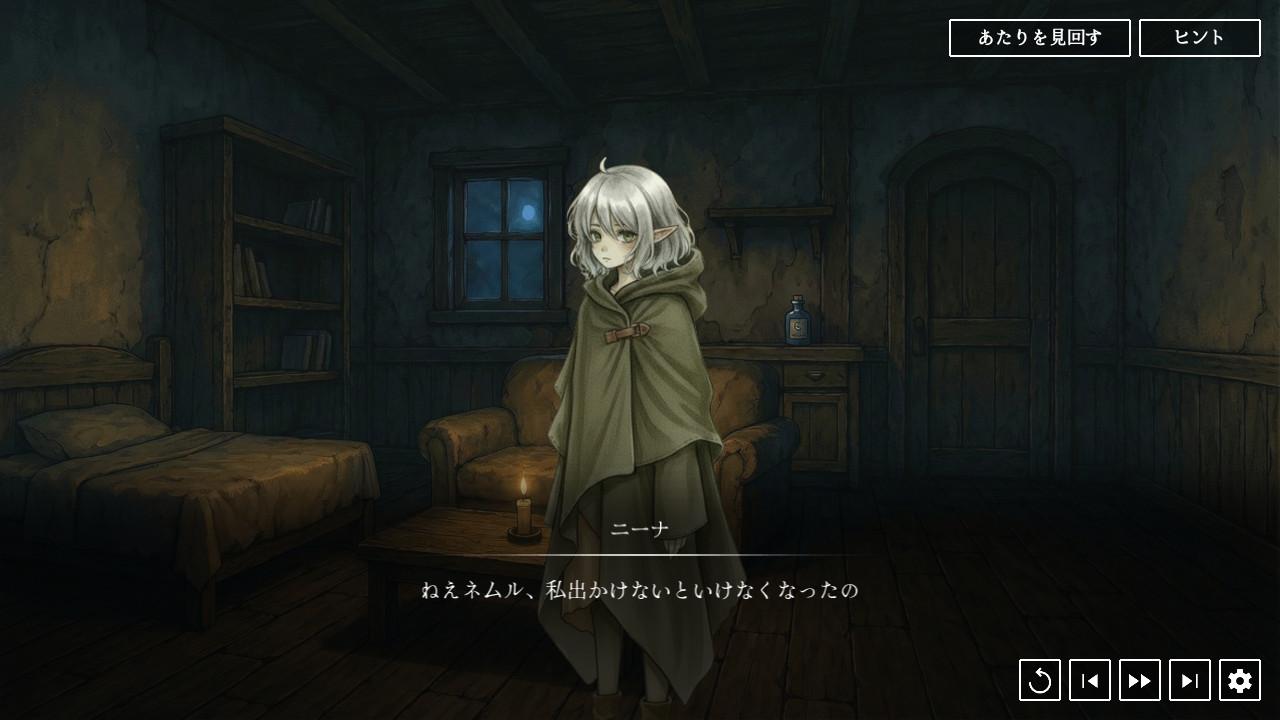Activate the fast-forward double arrow button

(x=1140, y=680)
